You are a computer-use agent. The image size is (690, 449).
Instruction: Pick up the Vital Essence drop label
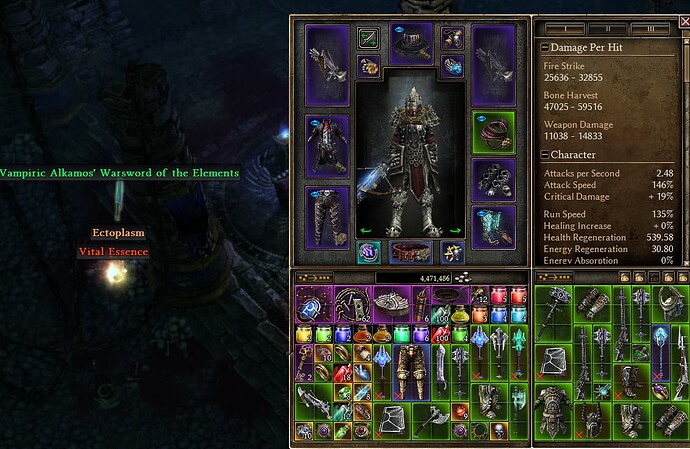tap(113, 252)
